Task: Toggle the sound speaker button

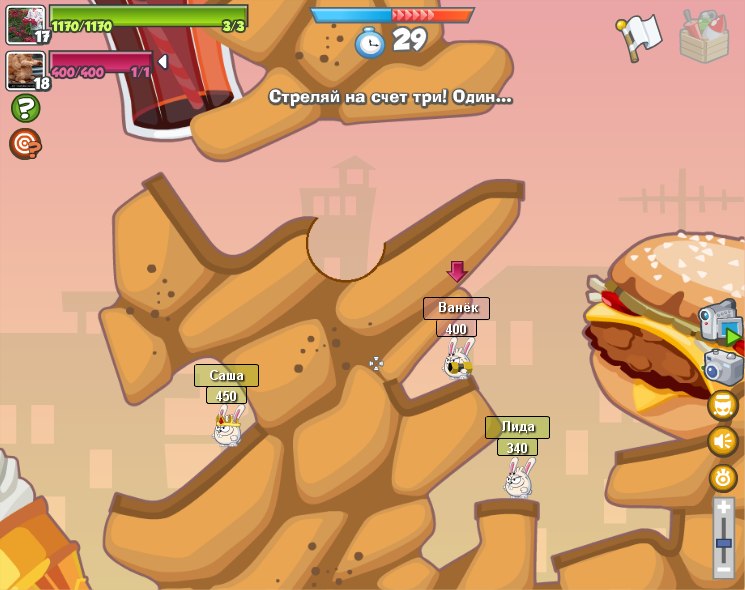Action: pos(723,441)
